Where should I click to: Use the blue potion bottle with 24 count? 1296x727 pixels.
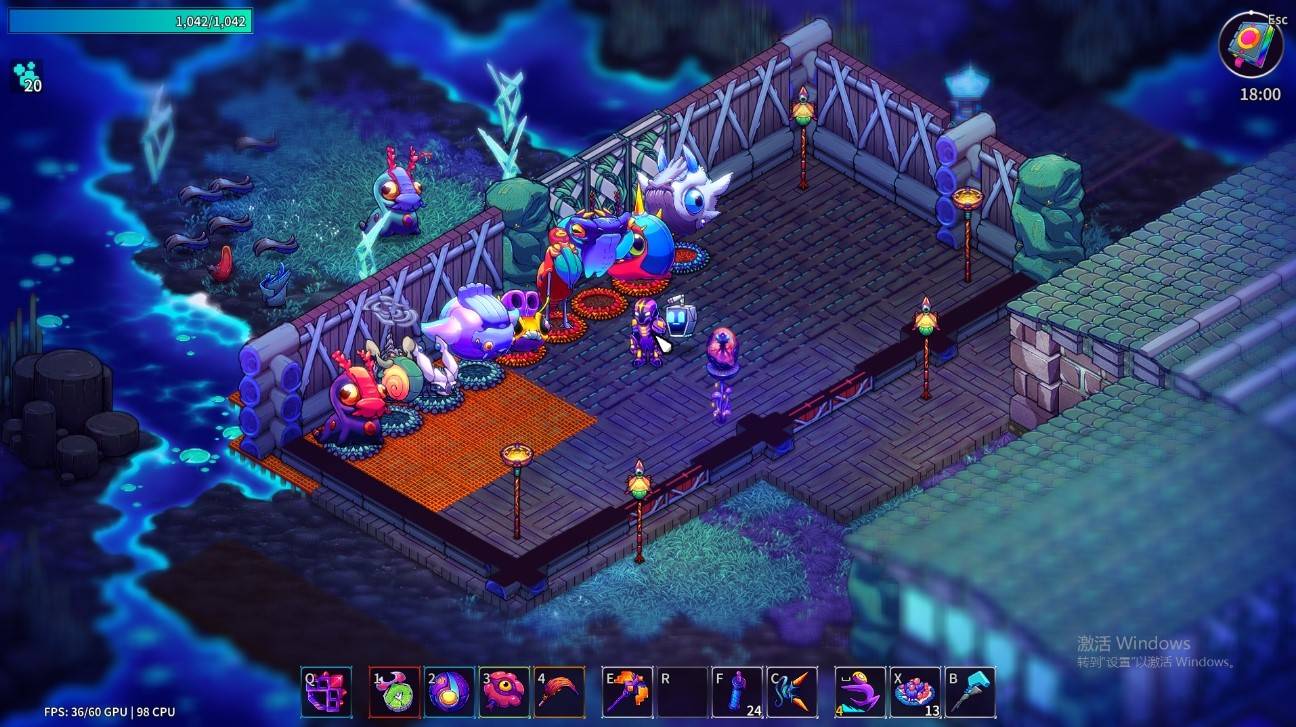[x=737, y=692]
